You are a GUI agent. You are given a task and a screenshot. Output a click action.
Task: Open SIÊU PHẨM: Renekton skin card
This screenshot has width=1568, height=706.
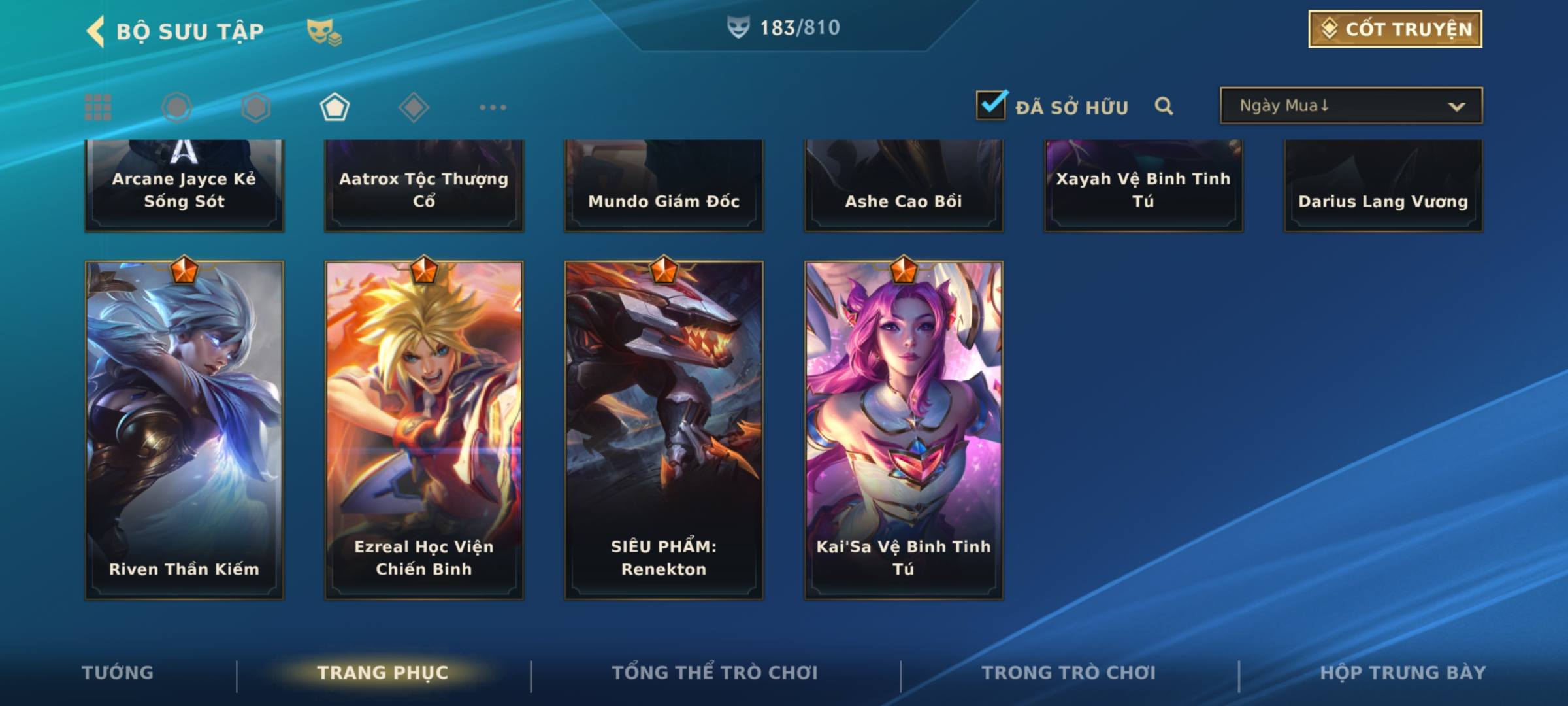pos(664,429)
